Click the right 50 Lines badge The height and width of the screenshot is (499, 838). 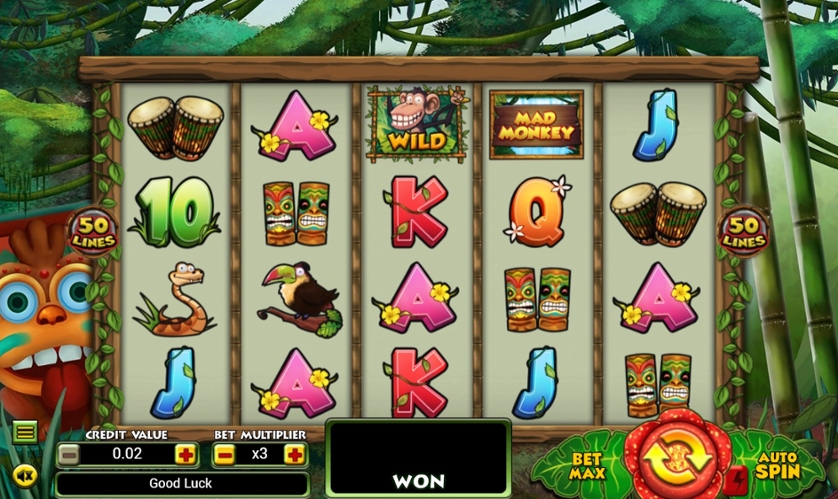point(743,230)
